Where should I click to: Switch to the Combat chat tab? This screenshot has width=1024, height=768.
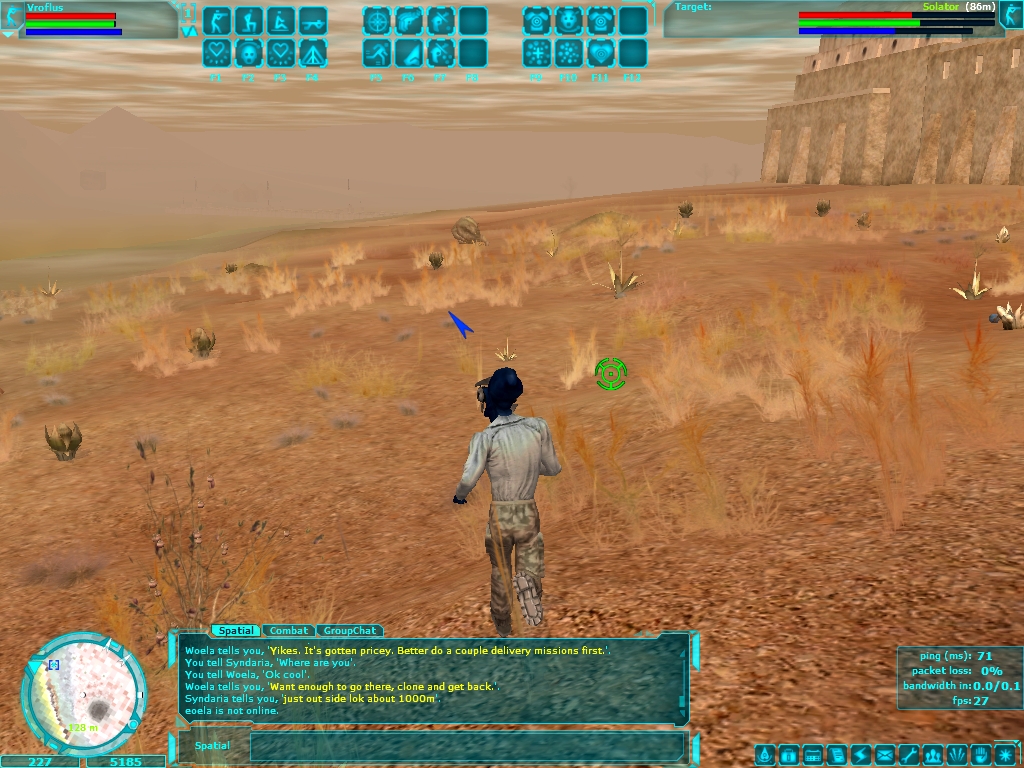pos(289,631)
